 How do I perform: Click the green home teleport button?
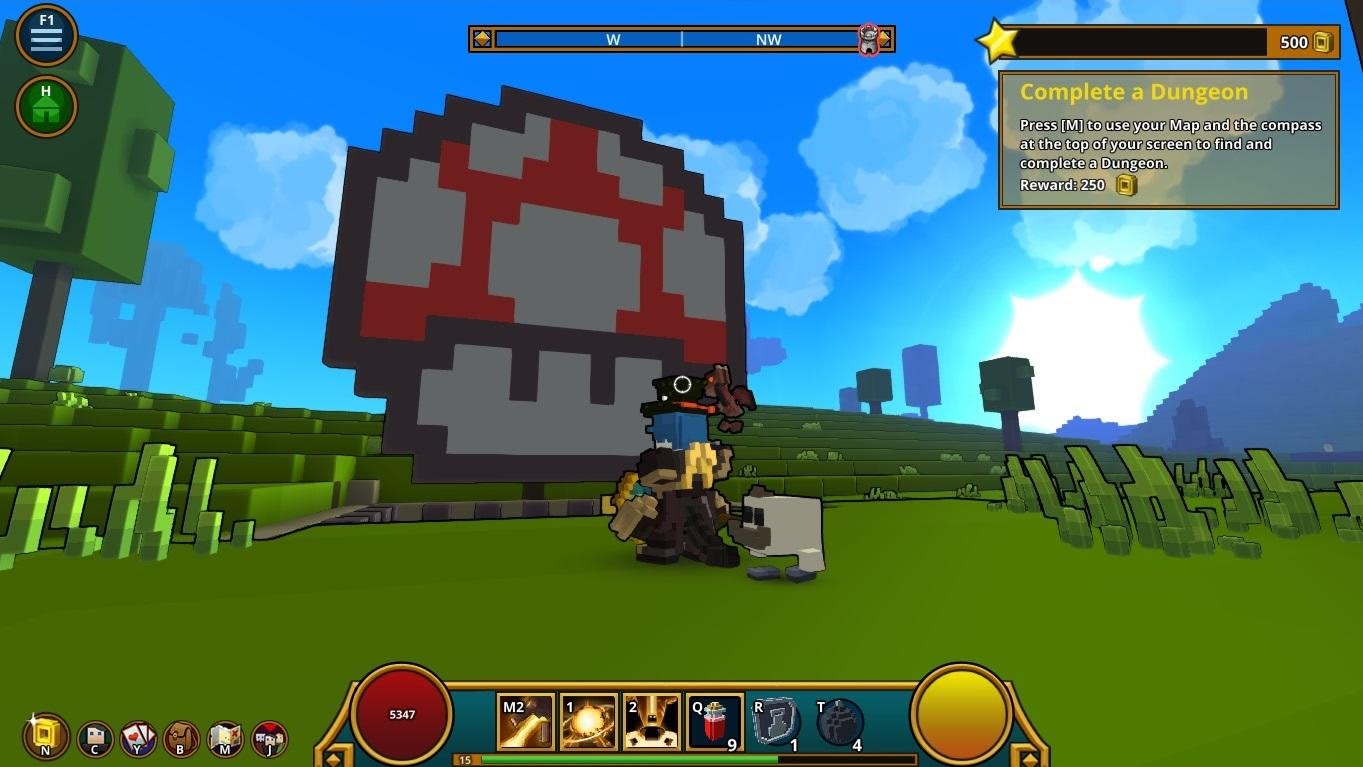pos(46,106)
